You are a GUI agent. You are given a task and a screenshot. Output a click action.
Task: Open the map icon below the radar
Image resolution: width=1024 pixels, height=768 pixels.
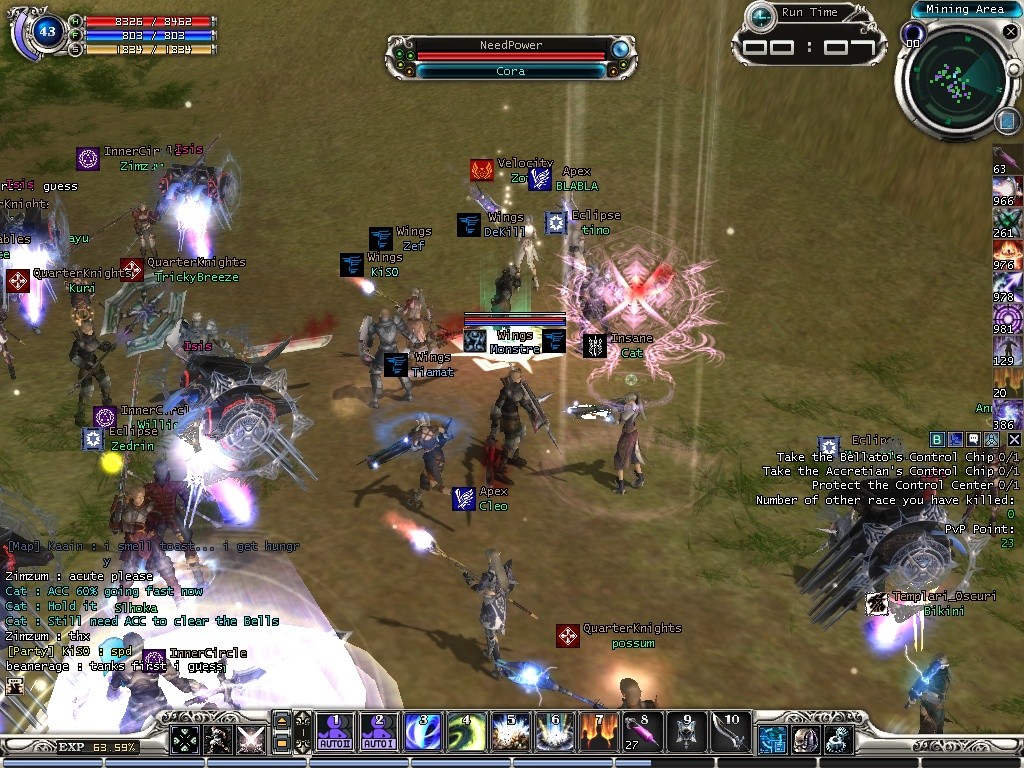tap(1007, 121)
